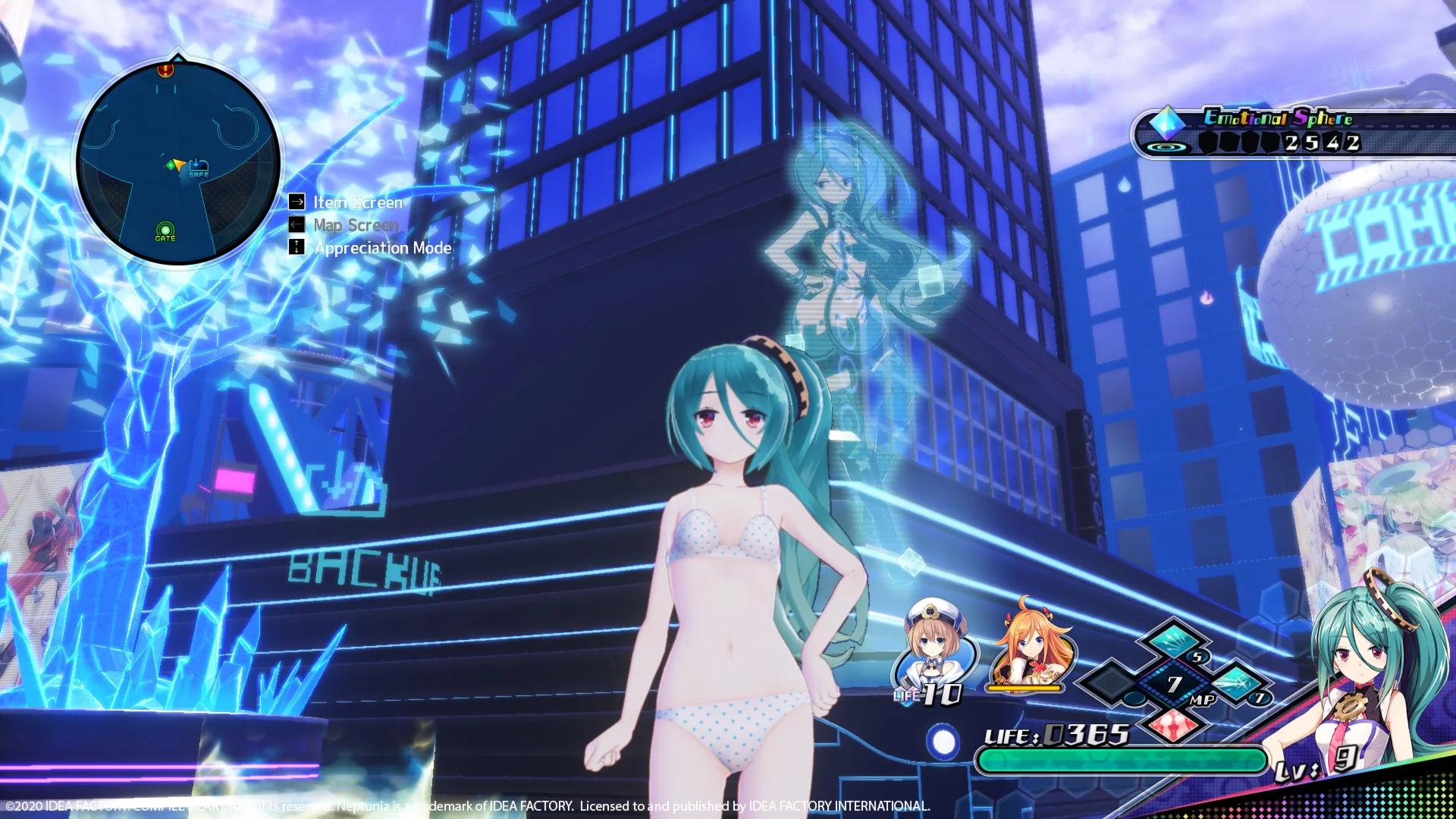This screenshot has height=819, width=1456.
Task: Click the circular minimap
Action: (178, 163)
